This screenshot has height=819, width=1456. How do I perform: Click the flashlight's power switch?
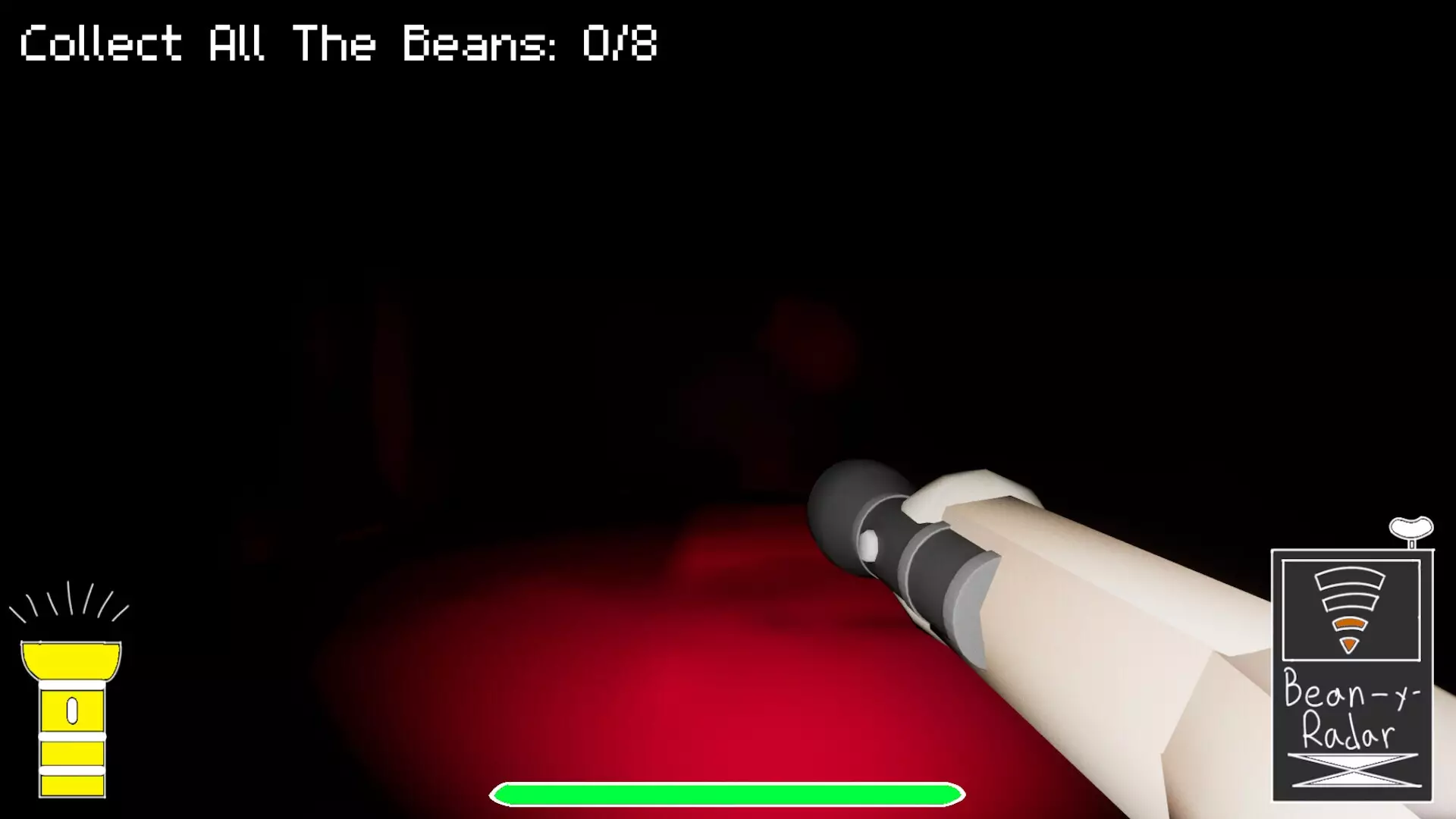click(72, 709)
